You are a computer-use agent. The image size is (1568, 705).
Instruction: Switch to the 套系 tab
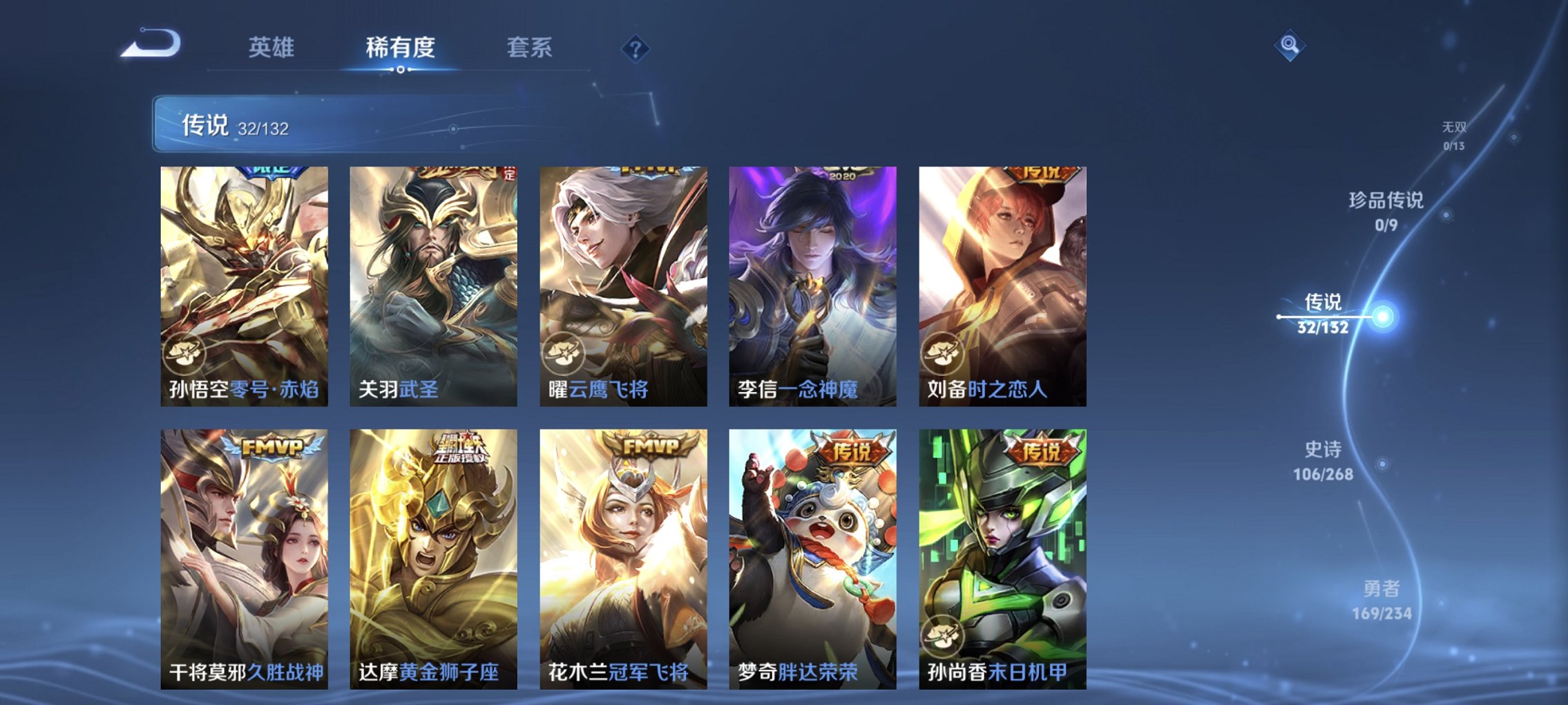pyautogui.click(x=530, y=49)
